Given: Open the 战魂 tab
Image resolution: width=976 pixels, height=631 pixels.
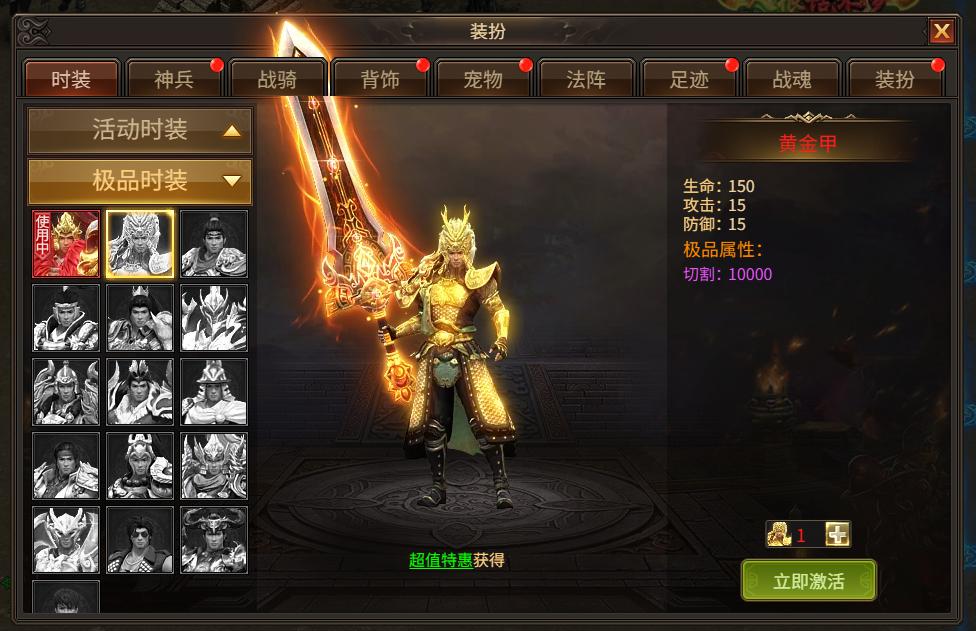Looking at the screenshot, I should click(x=792, y=79).
